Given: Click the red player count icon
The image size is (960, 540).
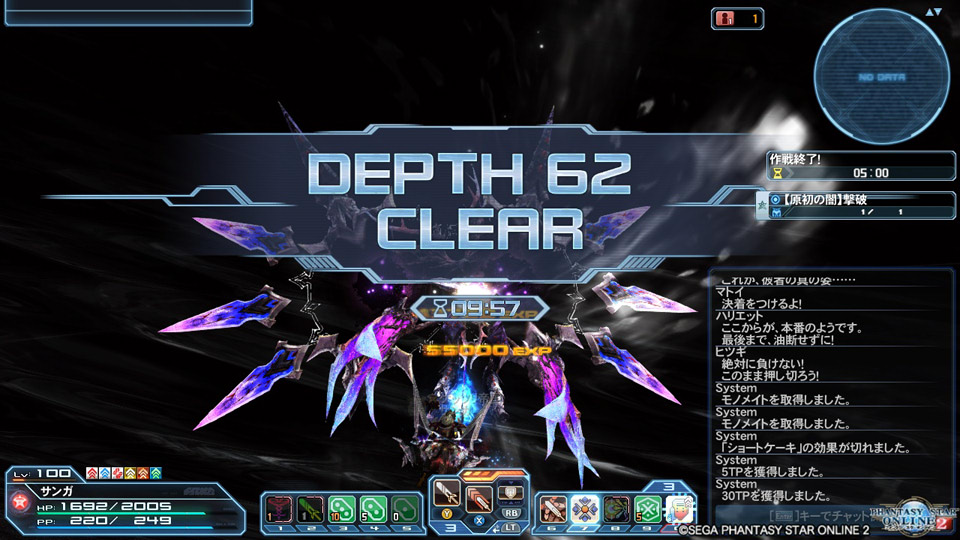Looking at the screenshot, I should 725,18.
